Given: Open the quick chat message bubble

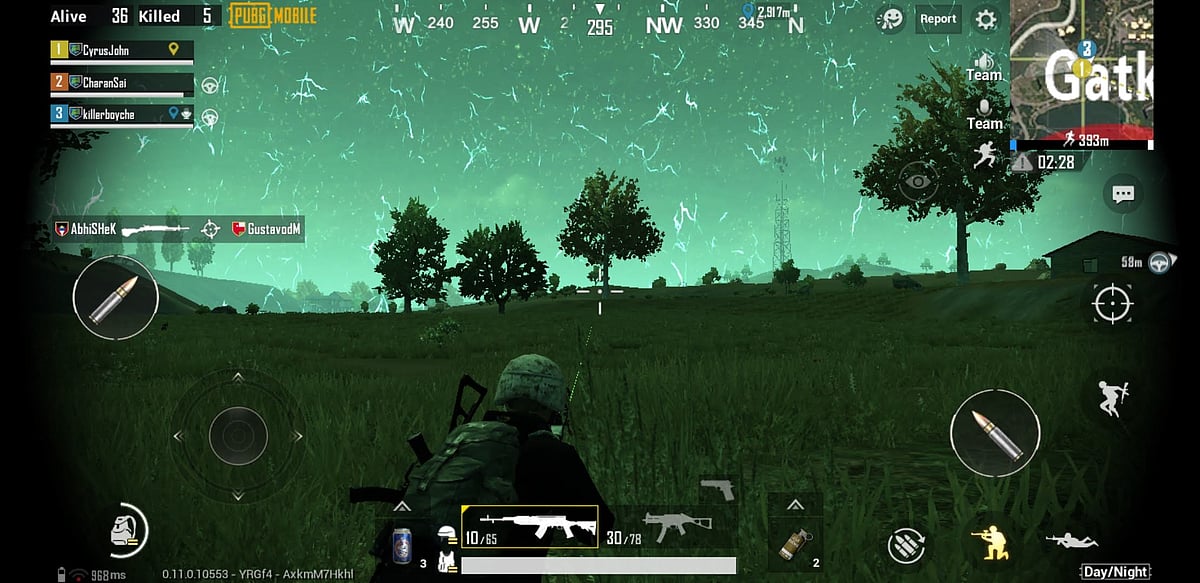Looking at the screenshot, I should [1123, 194].
